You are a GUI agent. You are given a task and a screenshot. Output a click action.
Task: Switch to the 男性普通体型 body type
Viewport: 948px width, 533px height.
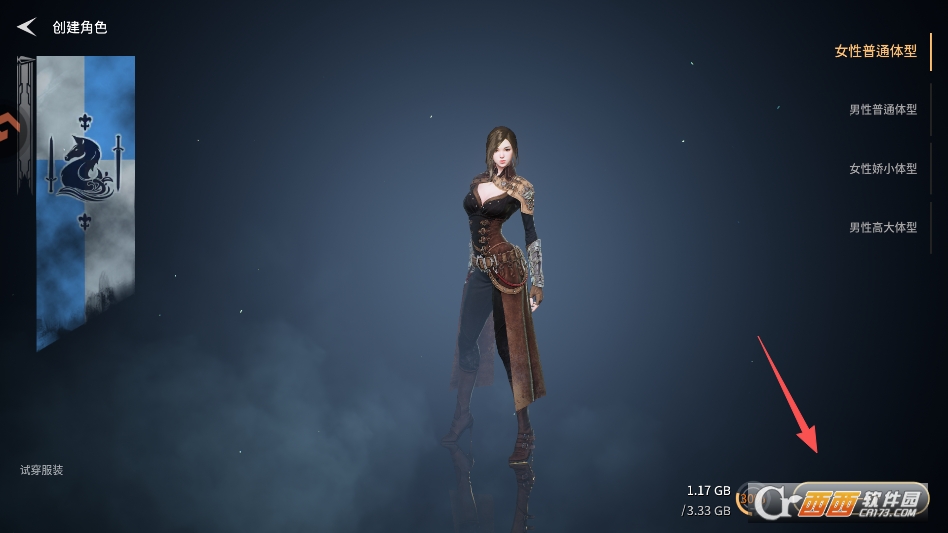[882, 110]
